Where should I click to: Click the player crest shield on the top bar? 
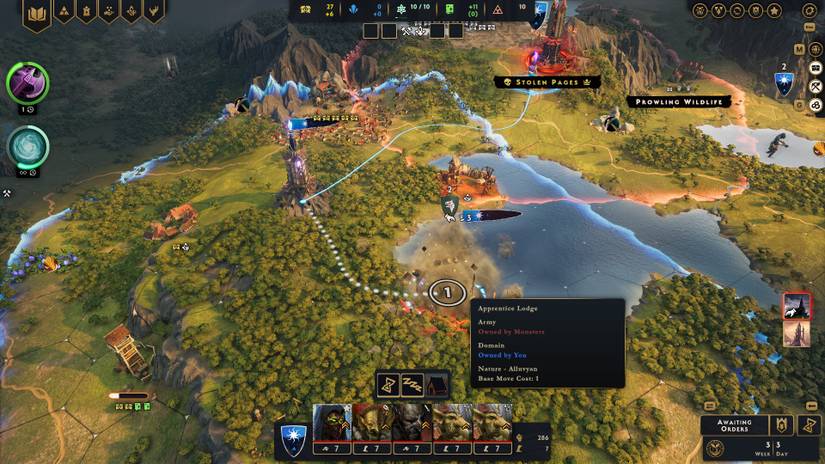(x=540, y=12)
